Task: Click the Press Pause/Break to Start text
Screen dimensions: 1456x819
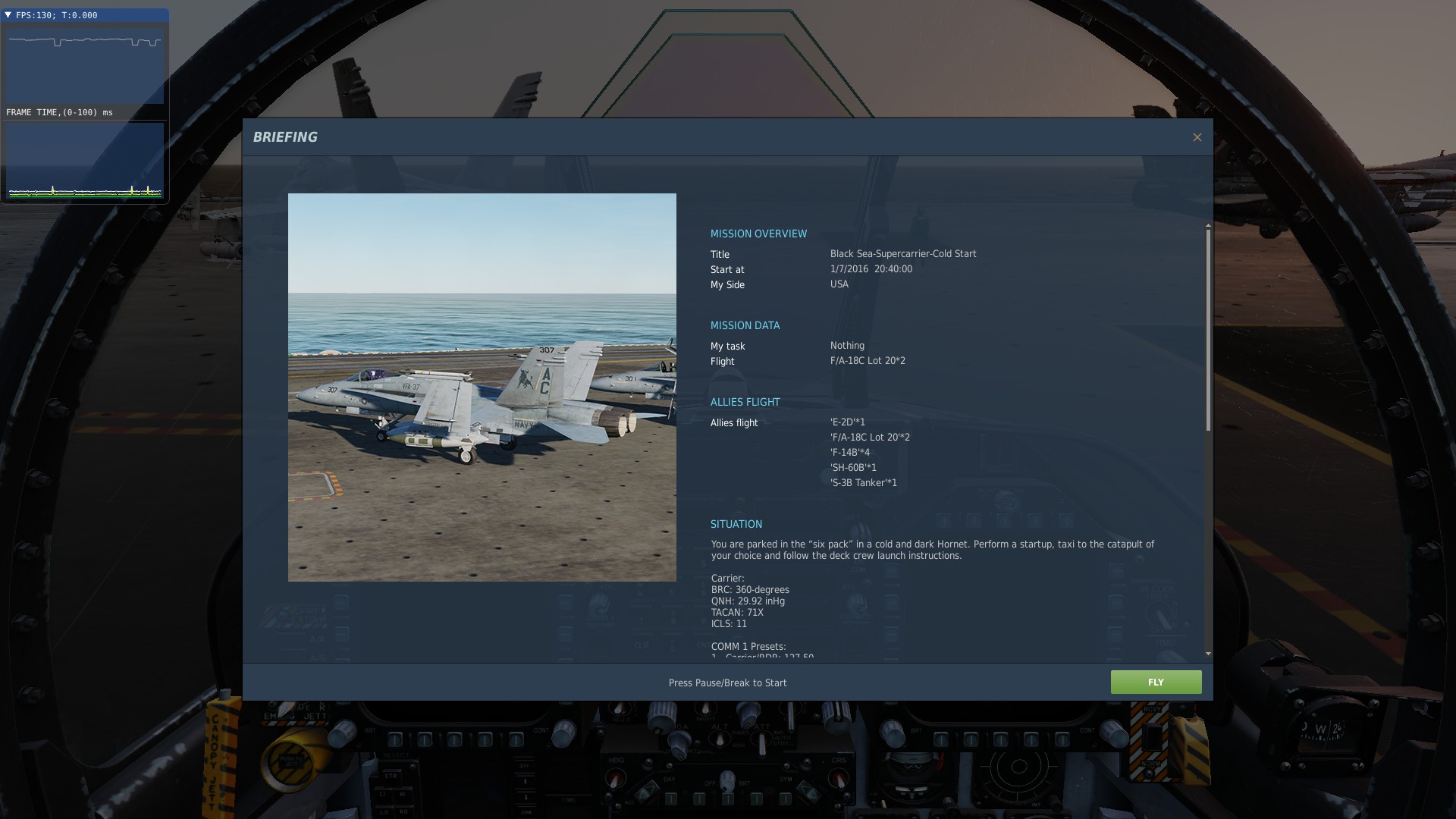Action: click(727, 682)
